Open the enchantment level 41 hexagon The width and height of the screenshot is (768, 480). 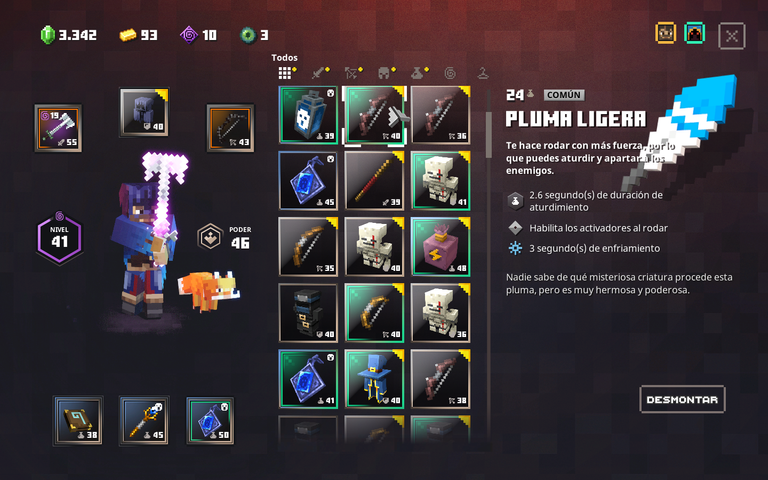pyautogui.click(x=58, y=238)
